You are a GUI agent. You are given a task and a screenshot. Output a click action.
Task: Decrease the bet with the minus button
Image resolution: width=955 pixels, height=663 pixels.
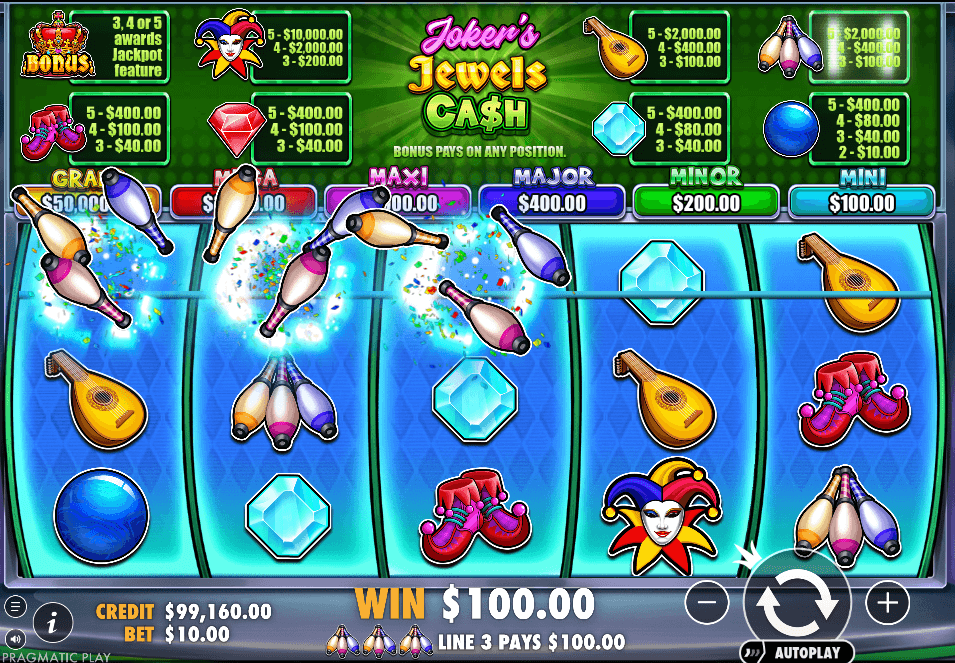tap(708, 602)
